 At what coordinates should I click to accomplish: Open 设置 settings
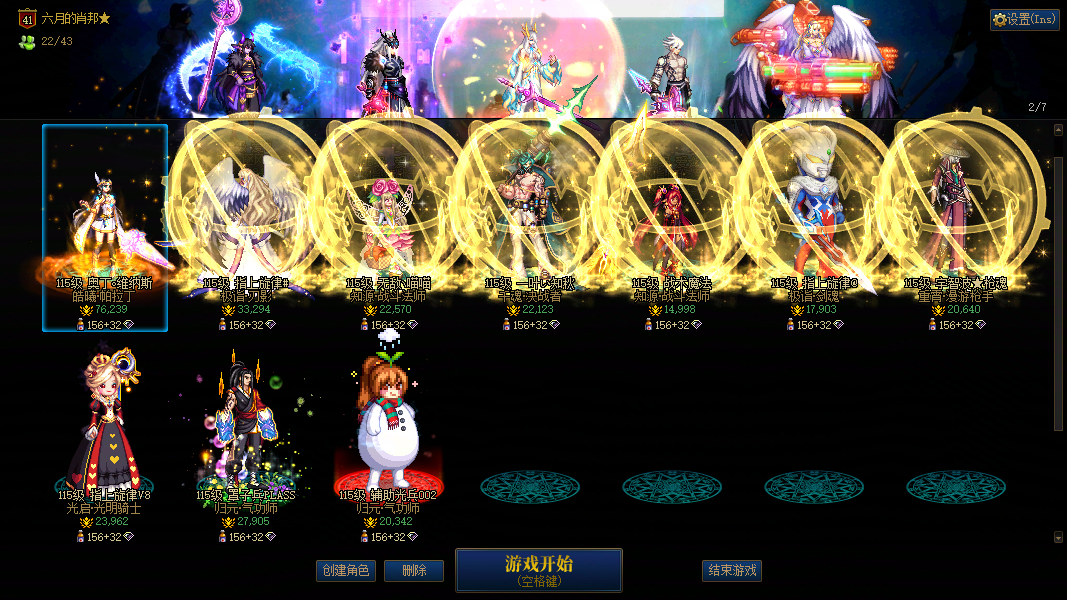[1025, 19]
